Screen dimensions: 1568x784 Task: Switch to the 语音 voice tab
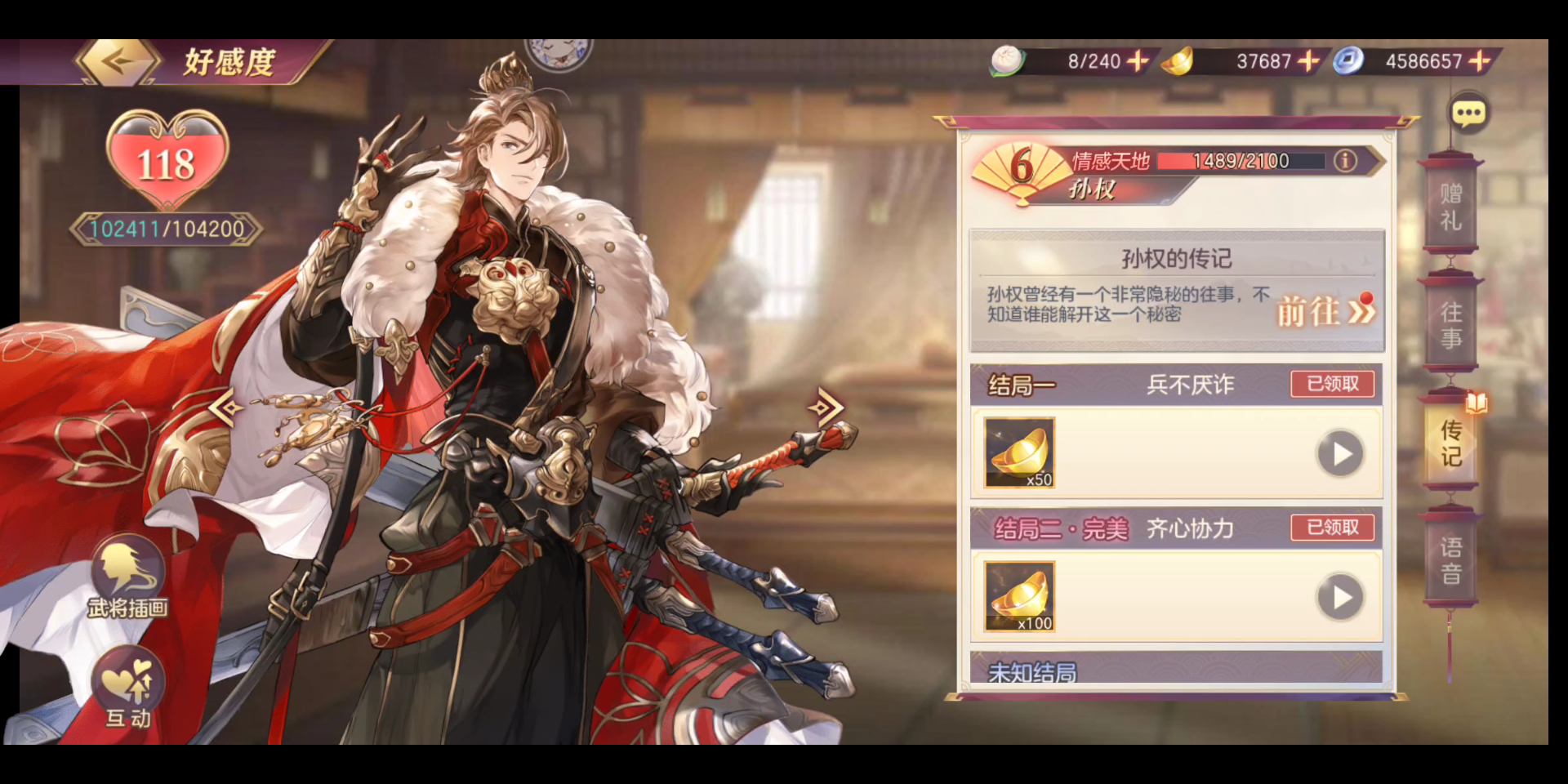[x=1450, y=560]
